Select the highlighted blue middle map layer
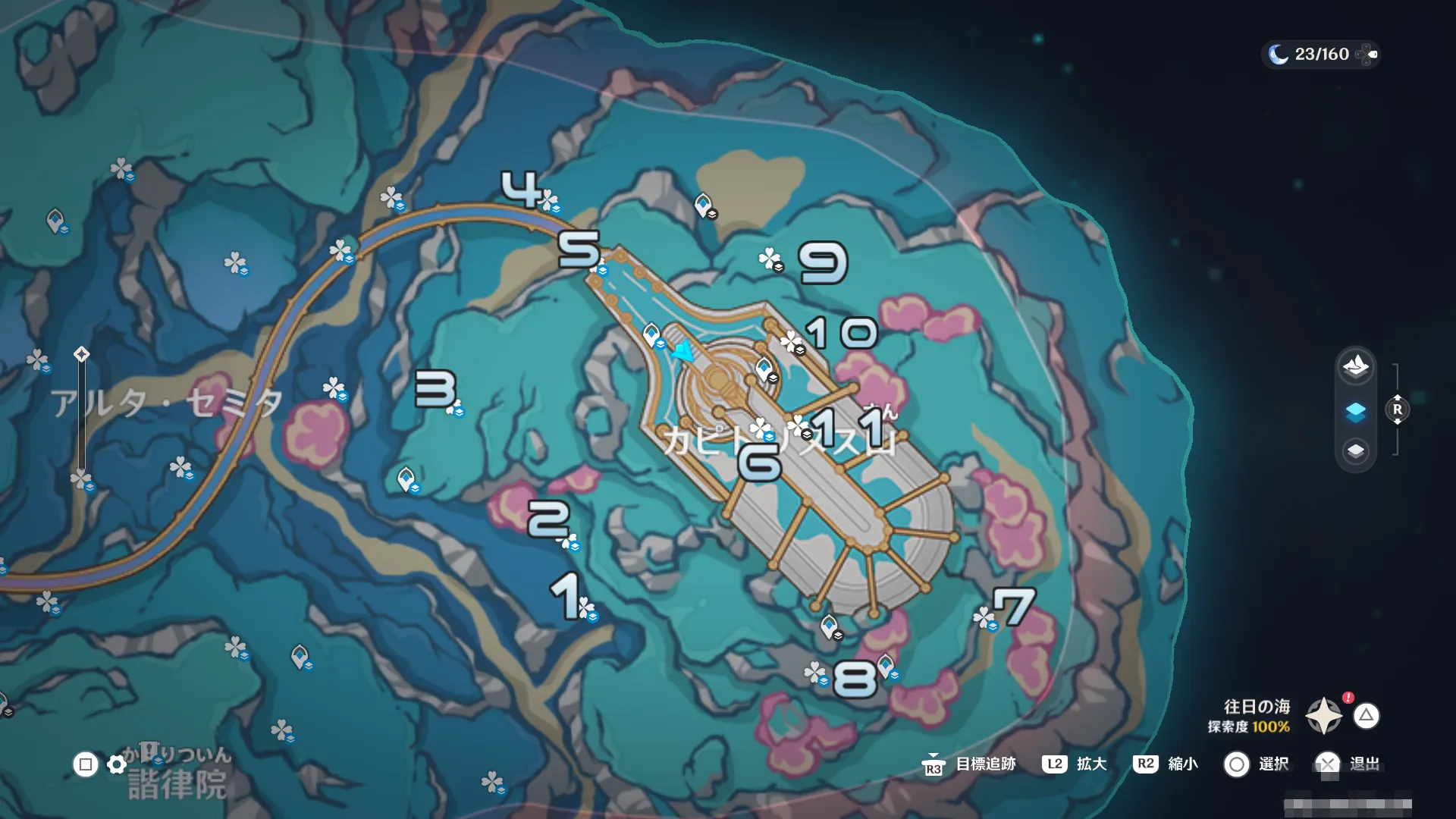This screenshot has width=1456, height=819. click(x=1356, y=411)
